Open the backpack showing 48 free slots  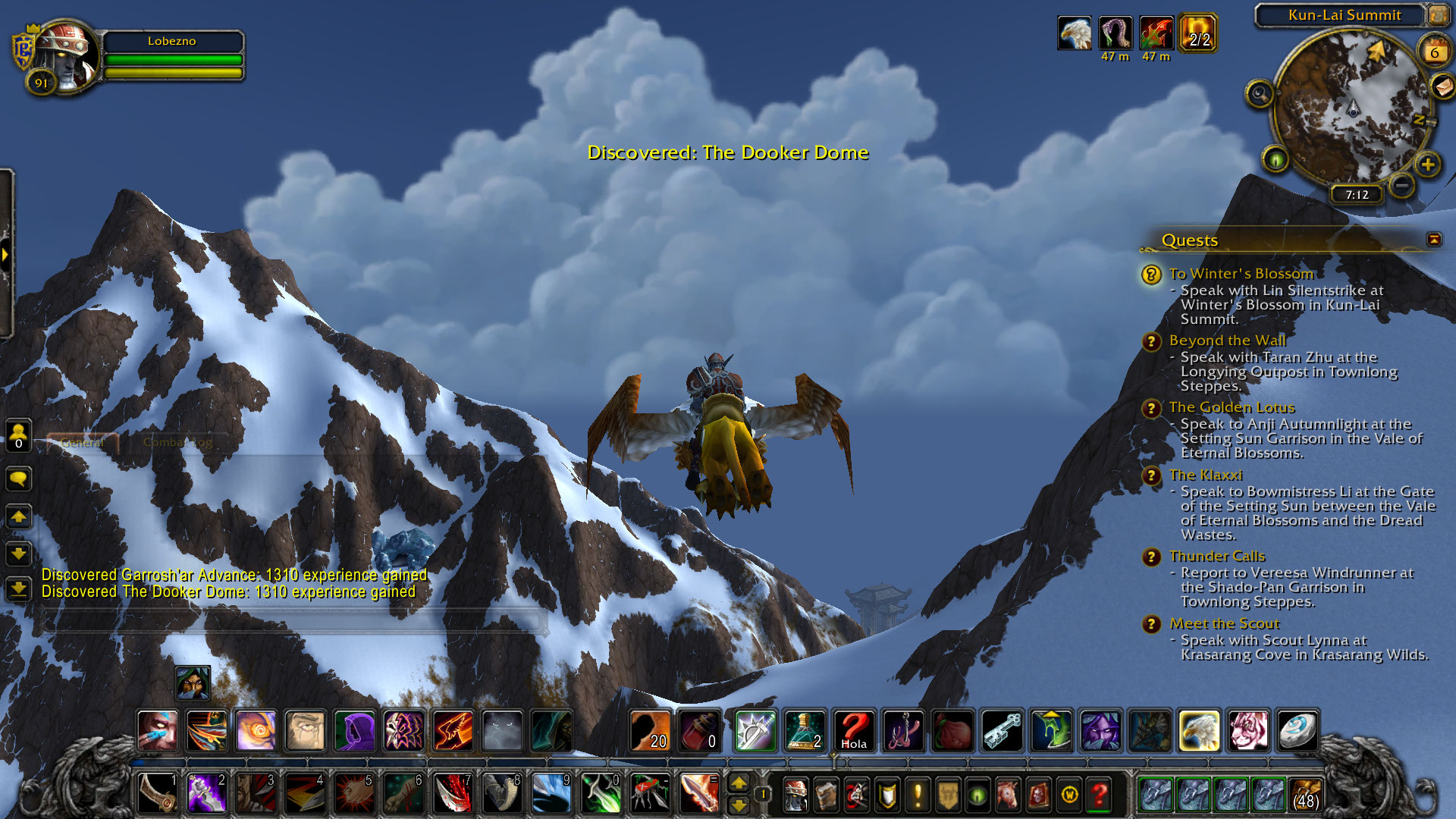point(1304,794)
